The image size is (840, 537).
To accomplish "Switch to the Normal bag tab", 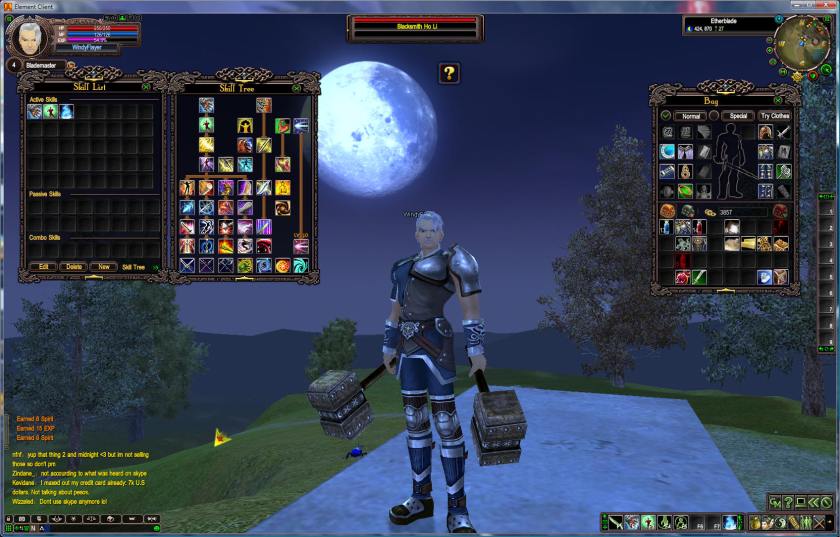I will point(691,116).
